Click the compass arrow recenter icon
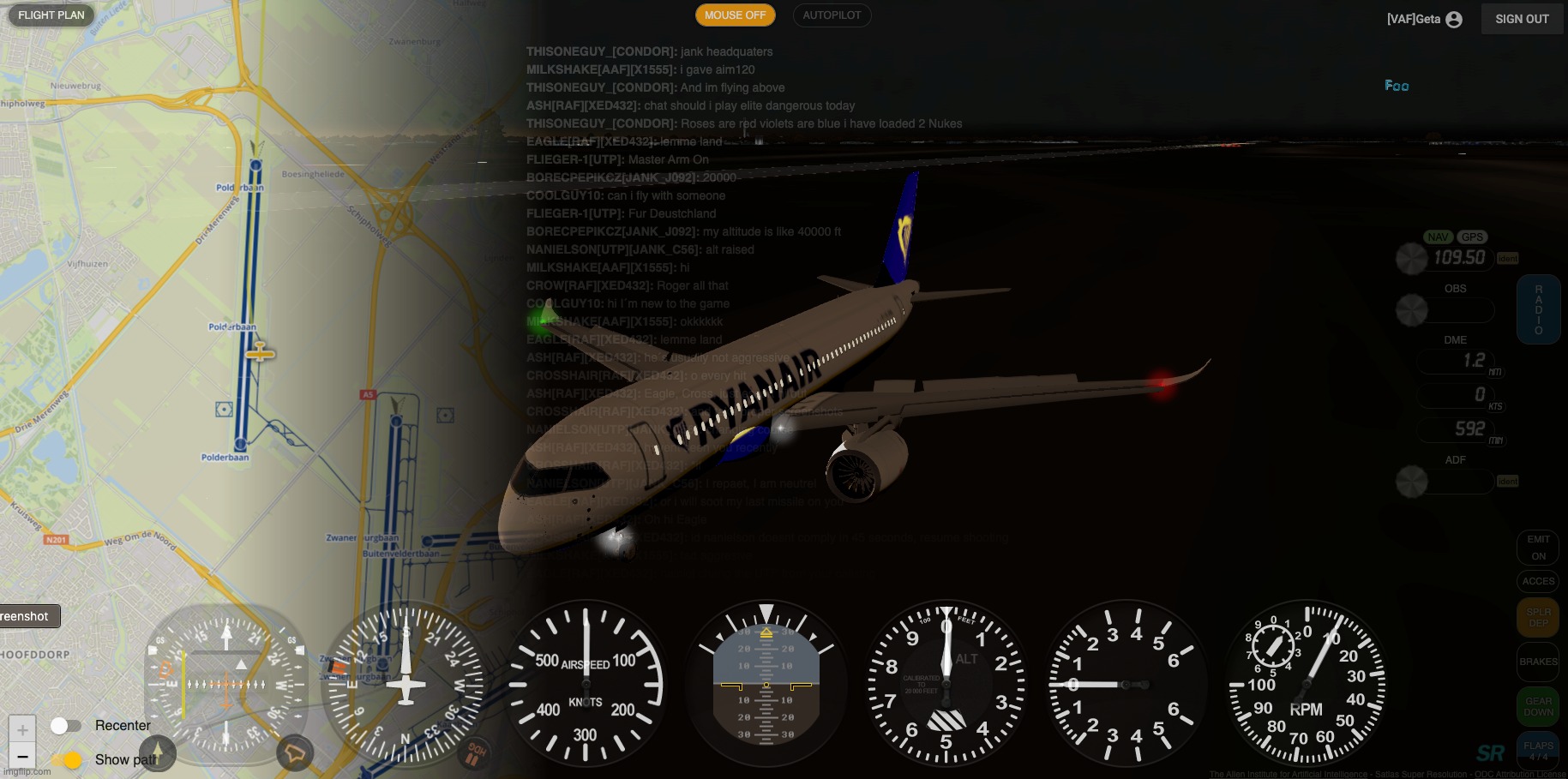 click(x=158, y=753)
